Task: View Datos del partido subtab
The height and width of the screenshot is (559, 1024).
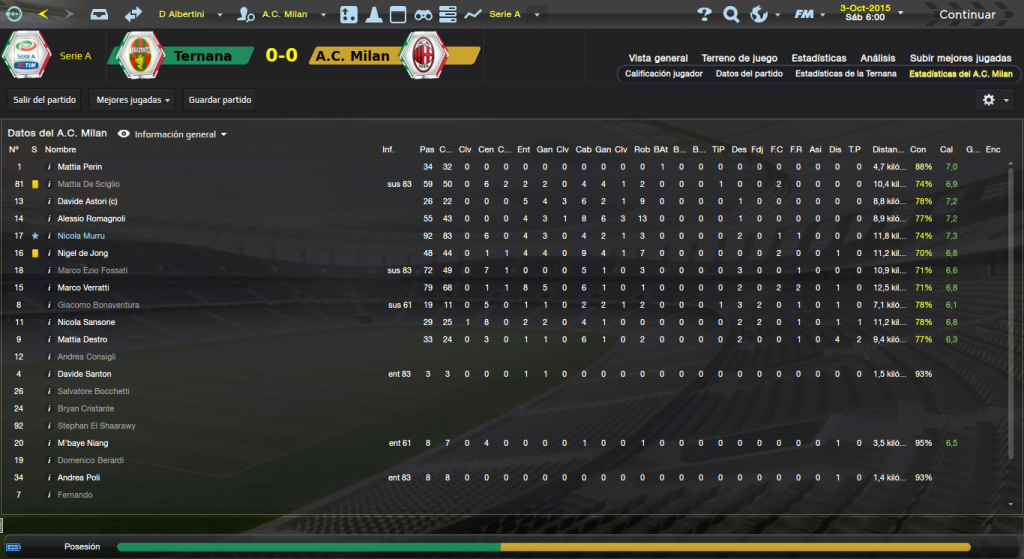Action: point(748,74)
